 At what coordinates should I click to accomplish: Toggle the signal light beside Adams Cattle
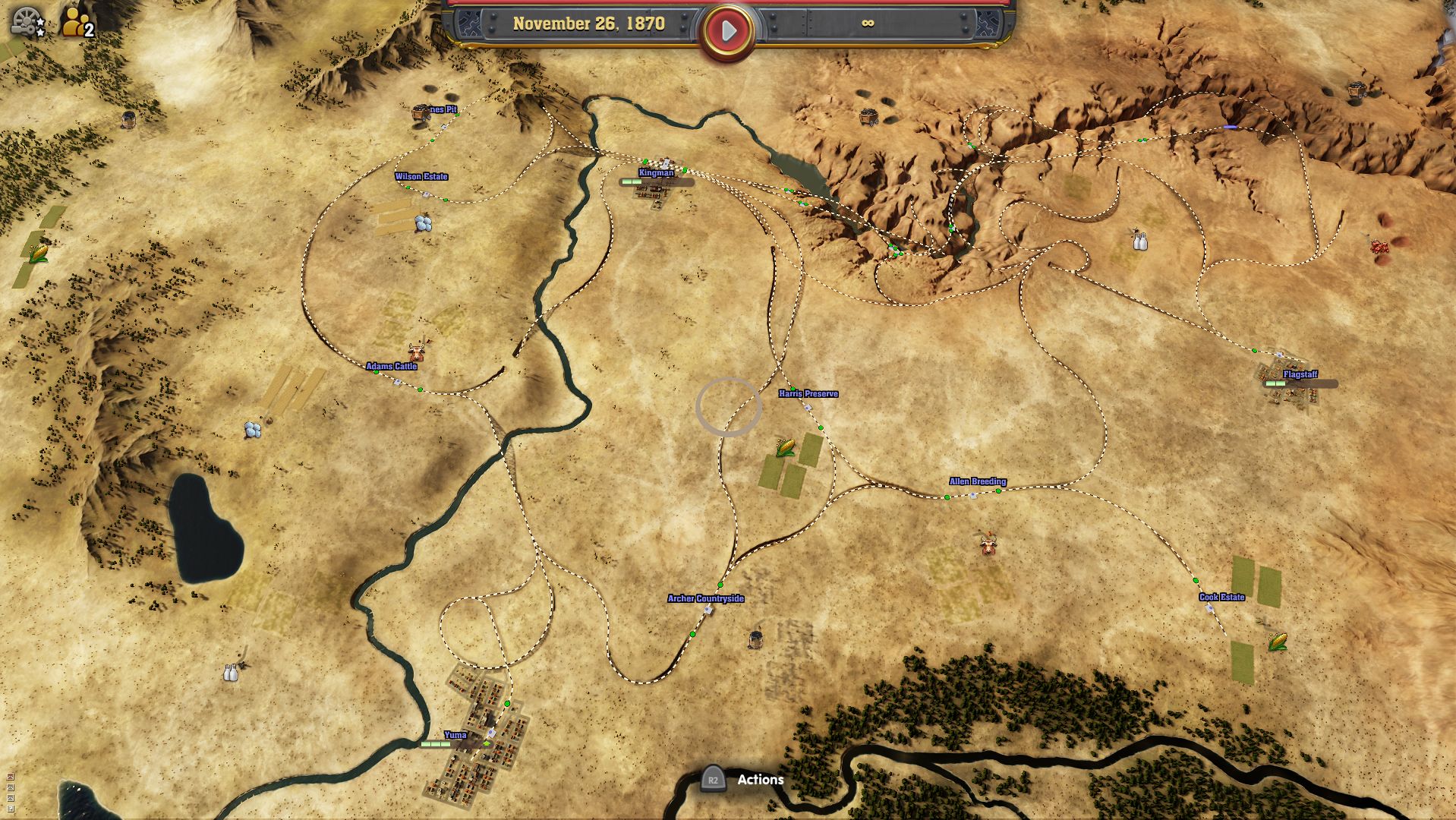(x=376, y=372)
